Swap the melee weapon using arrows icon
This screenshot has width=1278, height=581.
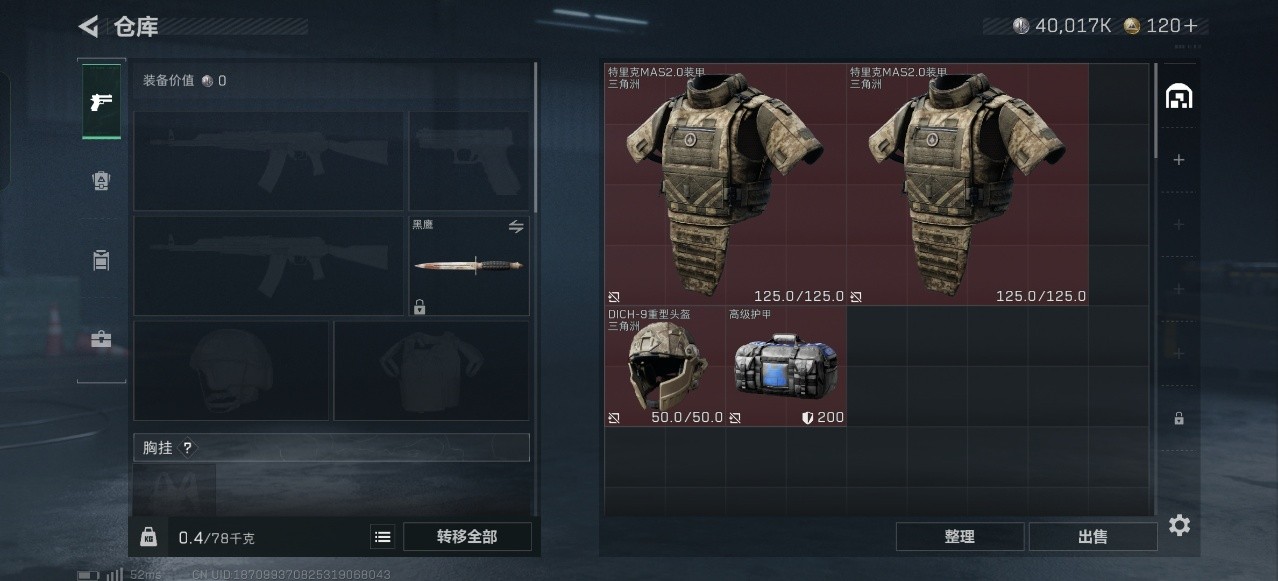(x=516, y=227)
